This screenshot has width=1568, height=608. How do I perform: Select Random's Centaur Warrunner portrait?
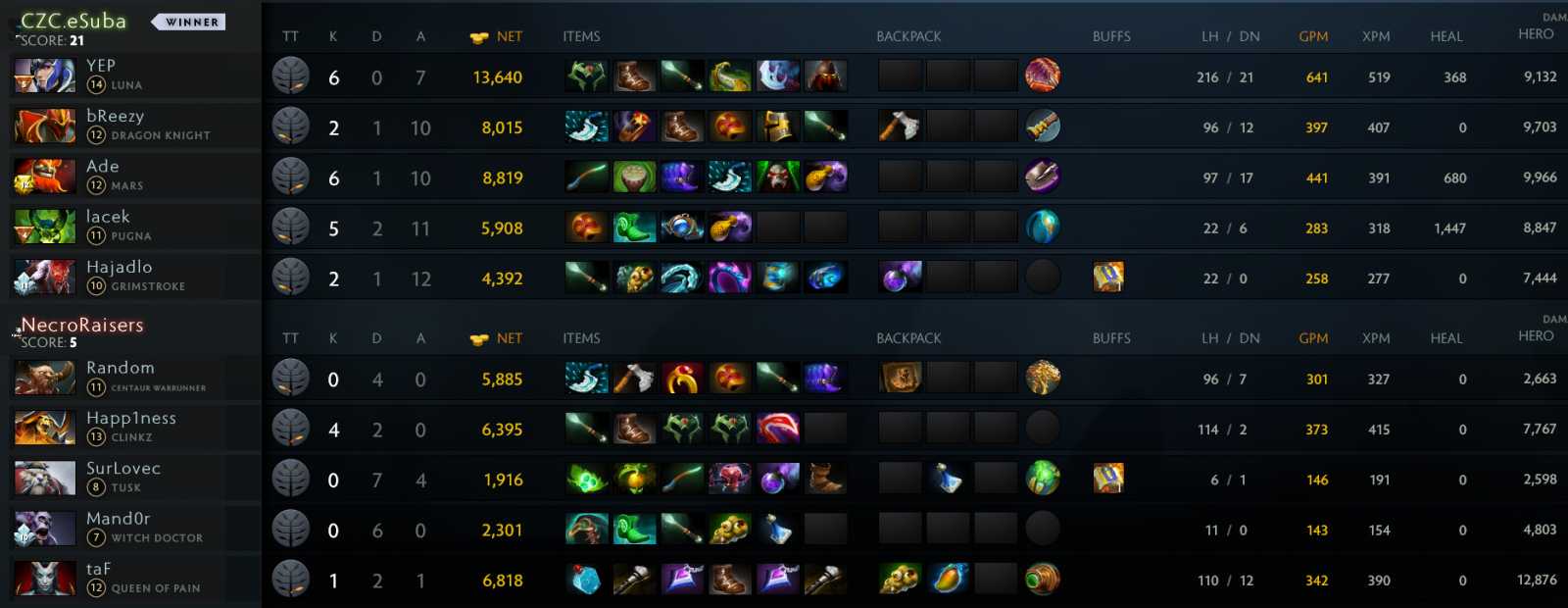44,378
